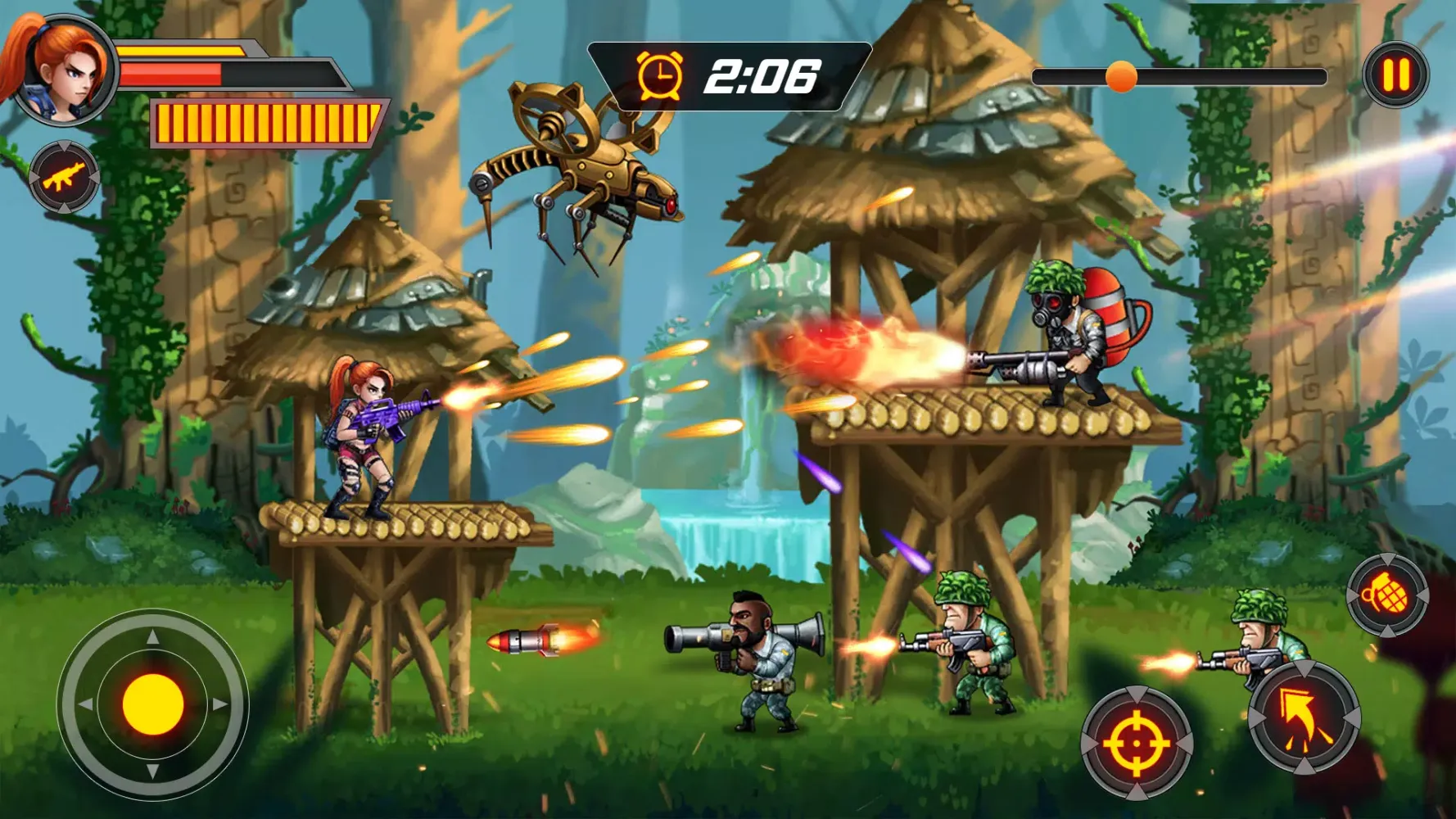The image size is (1456, 819).
Task: Throw a grenade with the grenade button
Action: coord(1387,595)
